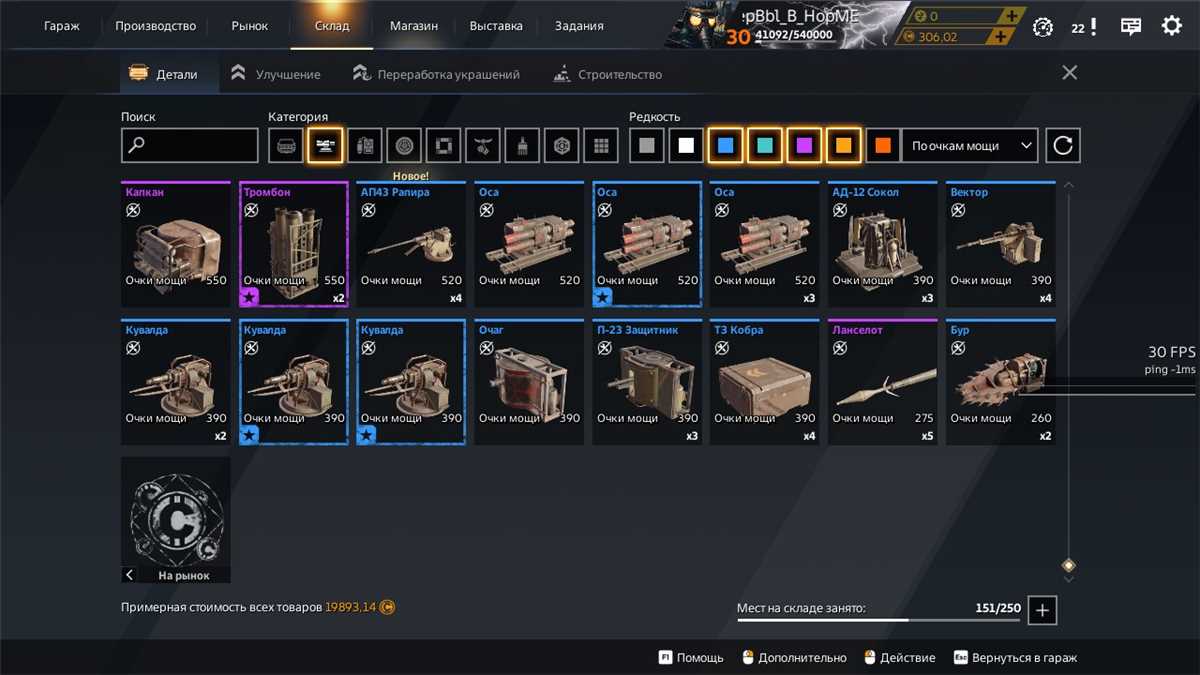Expand storage space with plus button
Image resolution: width=1200 pixels, height=675 pixels.
pos(1042,609)
